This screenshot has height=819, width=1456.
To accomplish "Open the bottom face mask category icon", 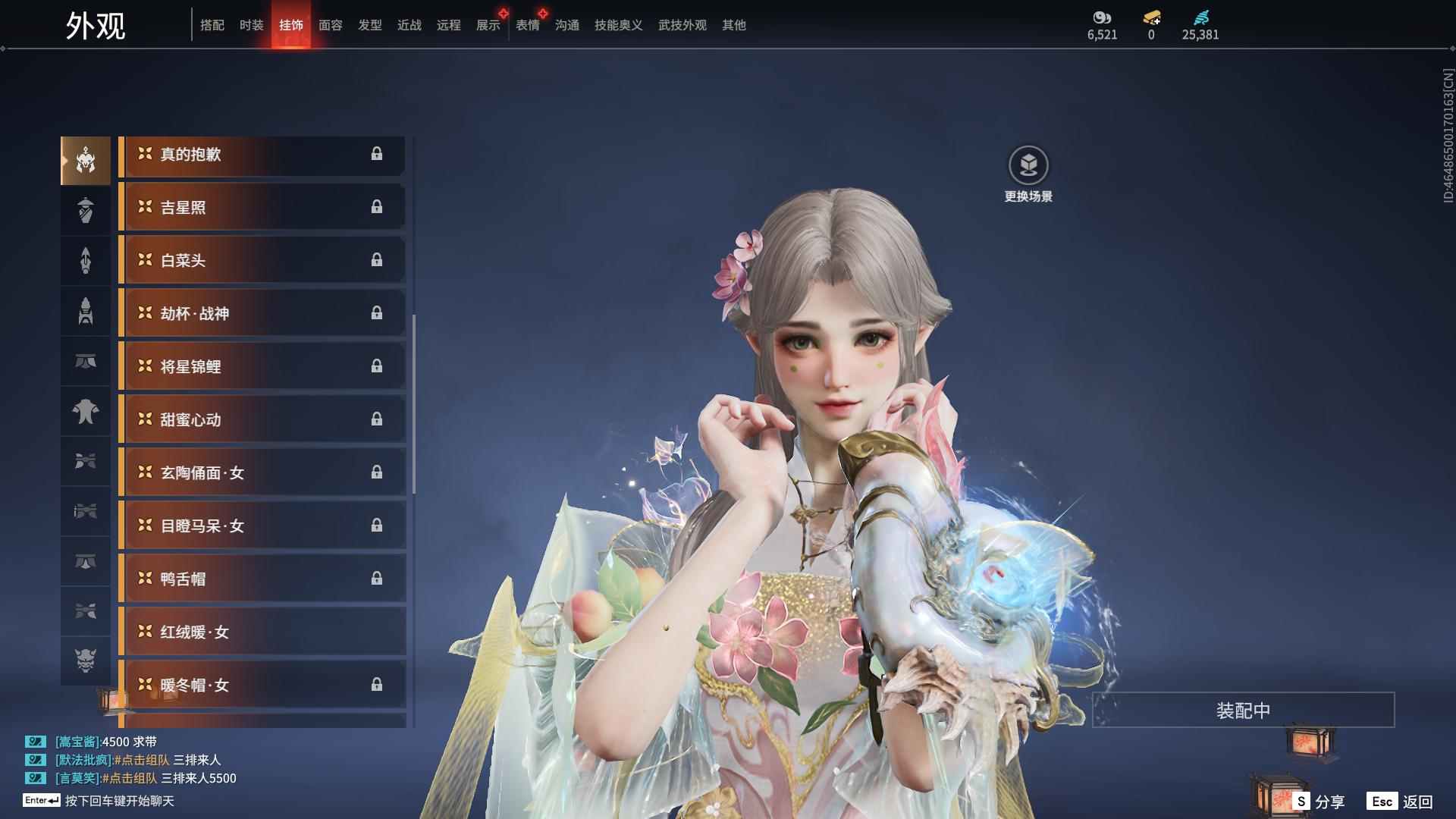I will coord(86,661).
